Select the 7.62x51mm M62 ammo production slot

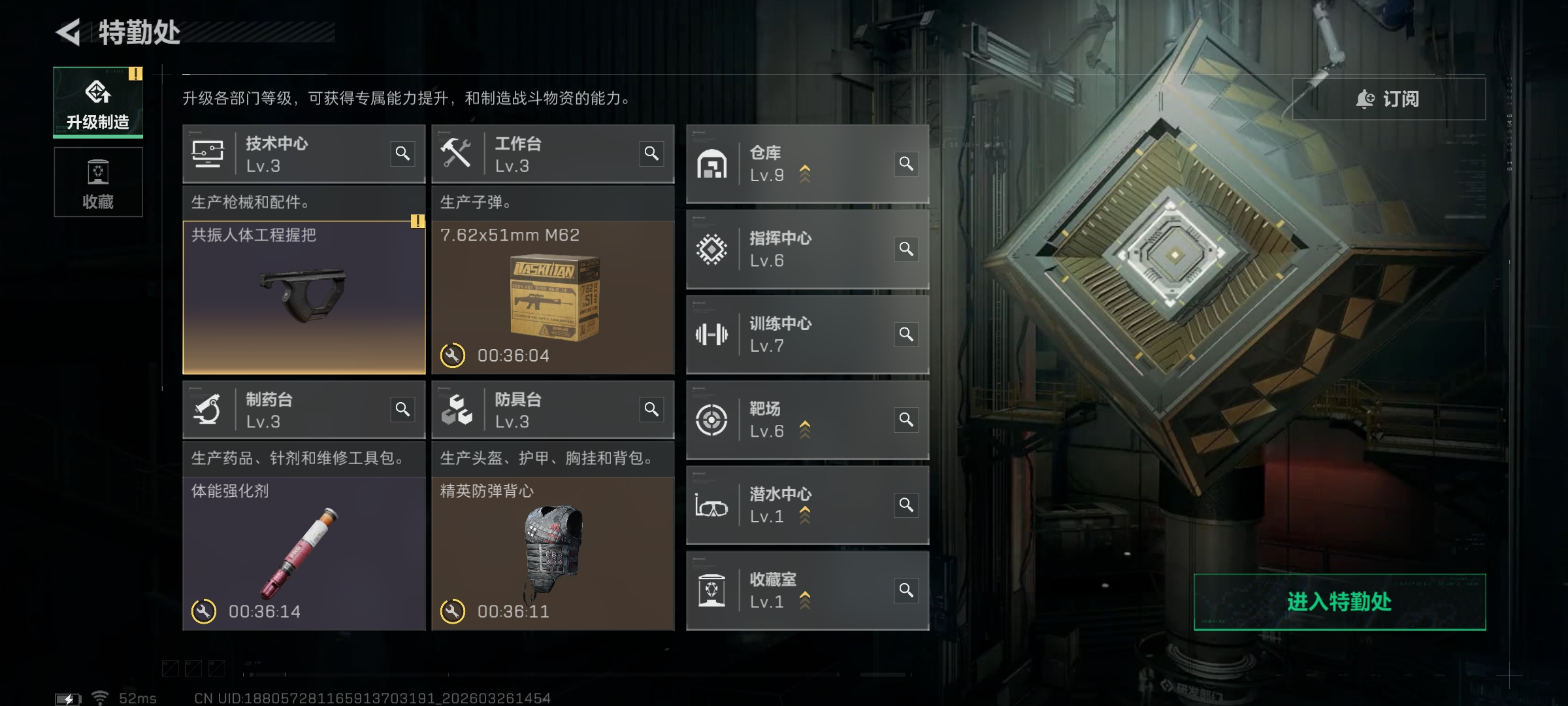coord(553,297)
